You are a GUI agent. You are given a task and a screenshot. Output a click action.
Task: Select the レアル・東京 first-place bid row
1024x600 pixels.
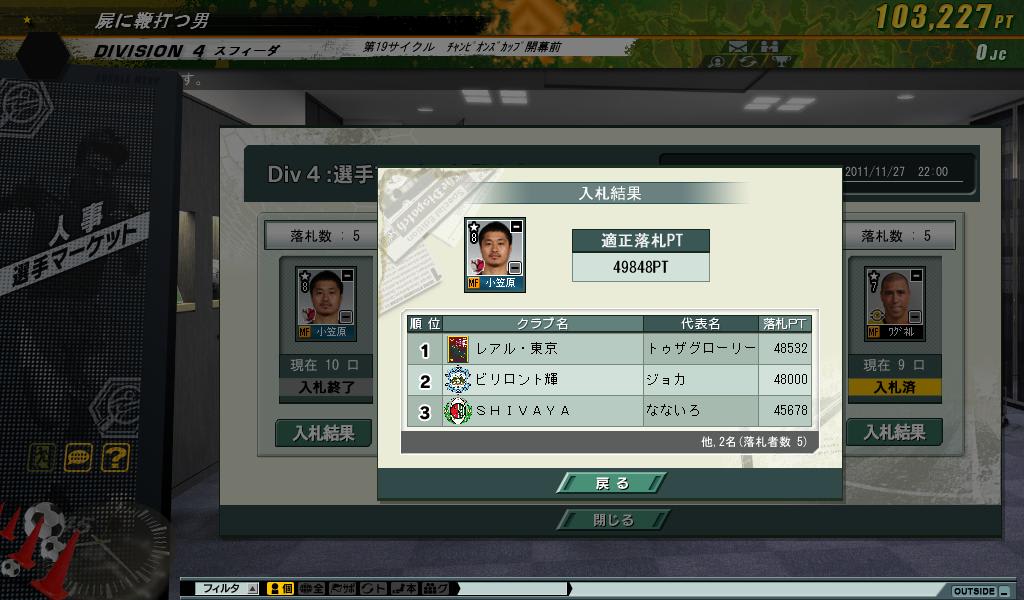click(x=608, y=349)
